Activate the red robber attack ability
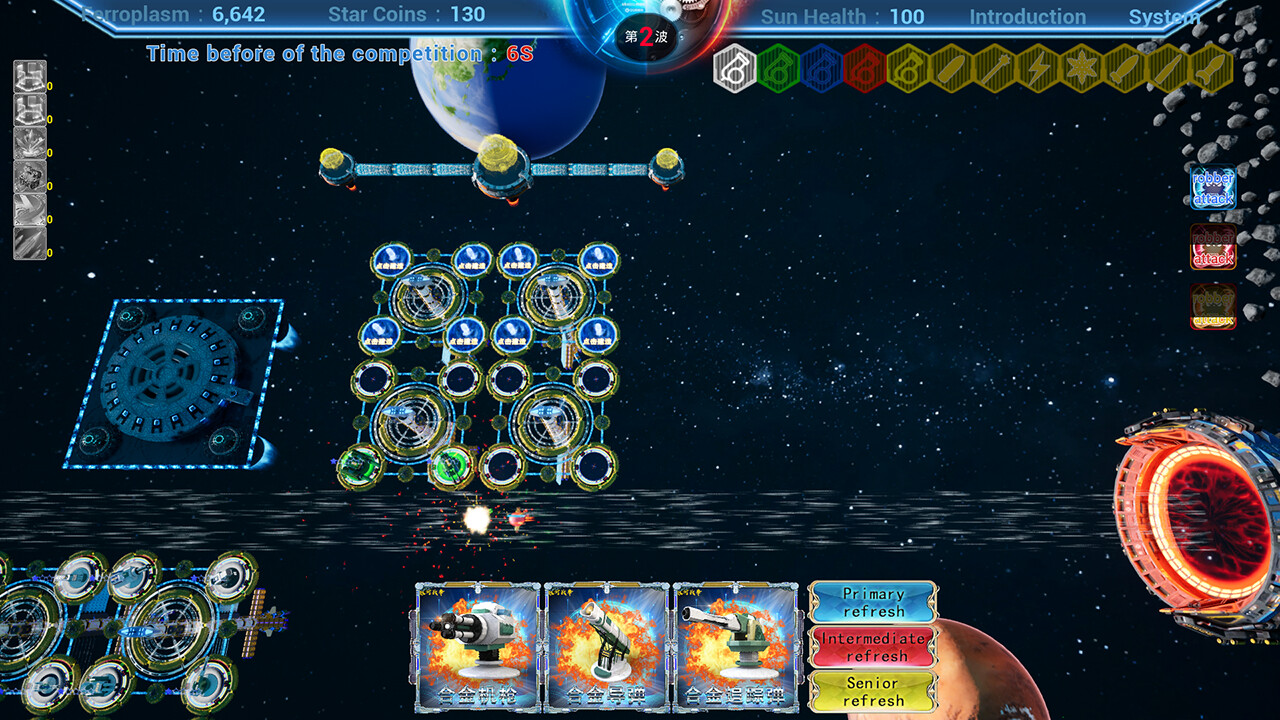1280x720 pixels. [x=1212, y=248]
